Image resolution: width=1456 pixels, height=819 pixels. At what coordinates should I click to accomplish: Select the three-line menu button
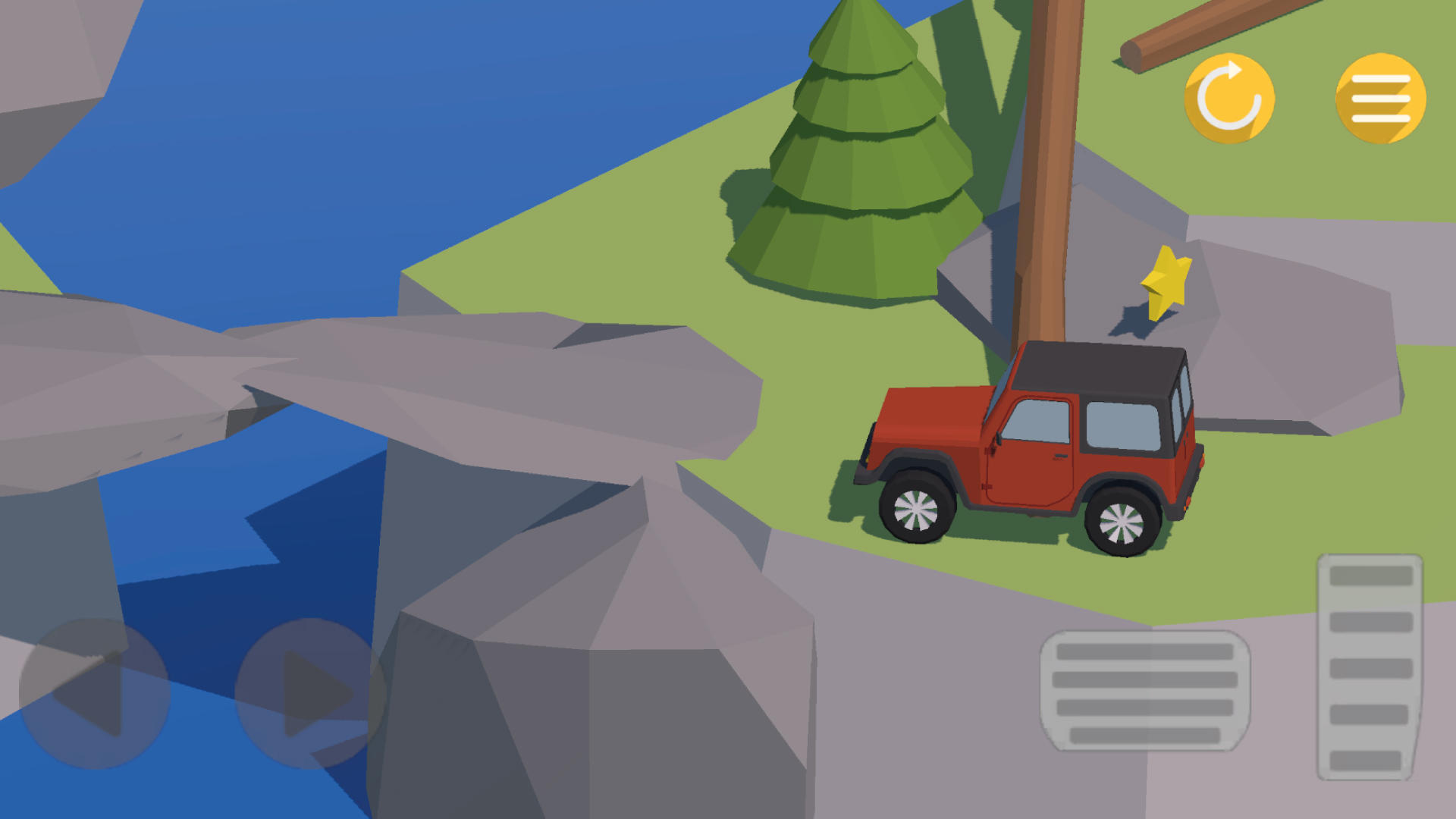coord(1378,99)
